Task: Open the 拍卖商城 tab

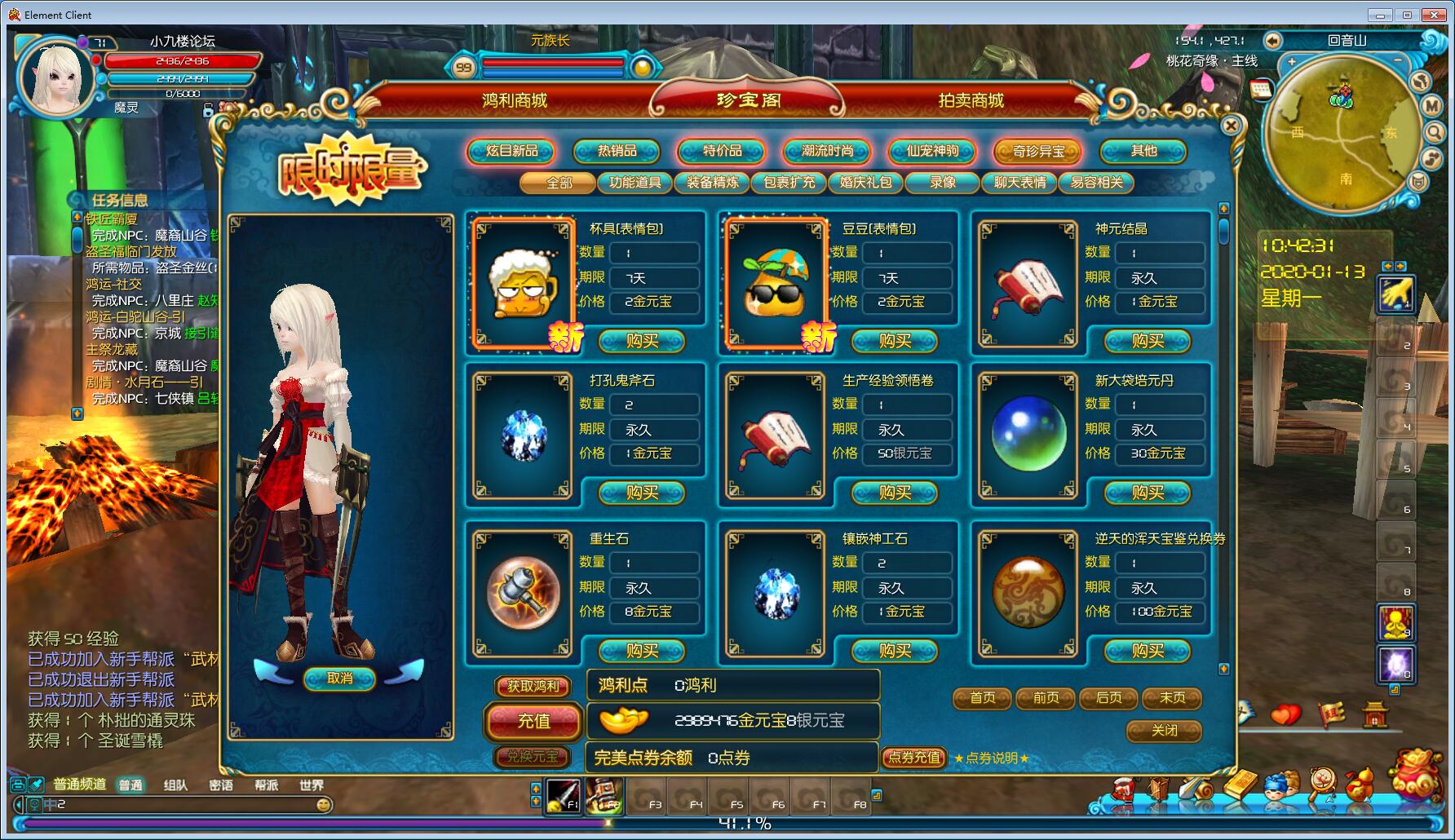Action: tap(971, 100)
